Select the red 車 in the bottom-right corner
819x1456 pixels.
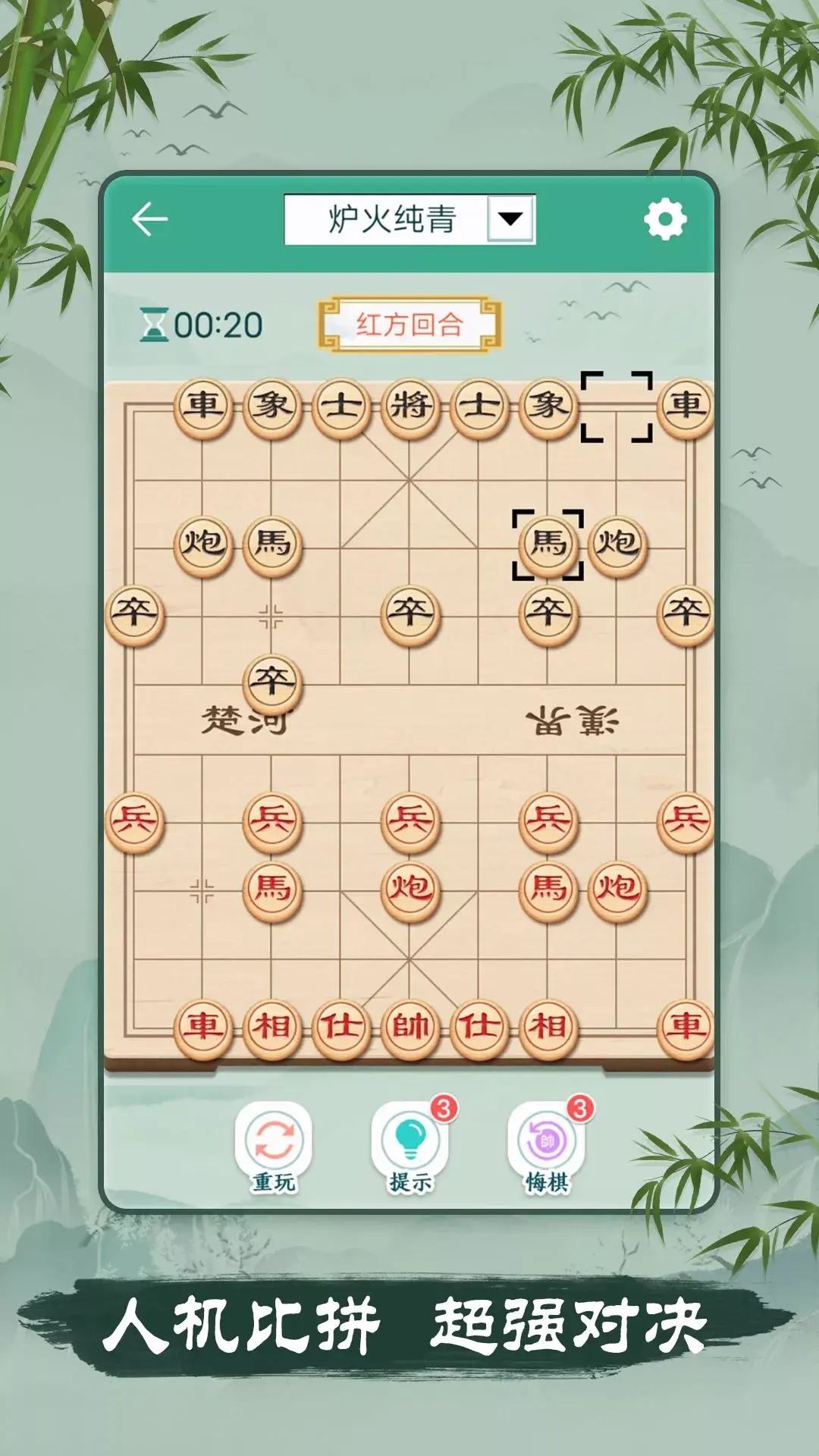pyautogui.click(x=686, y=1027)
